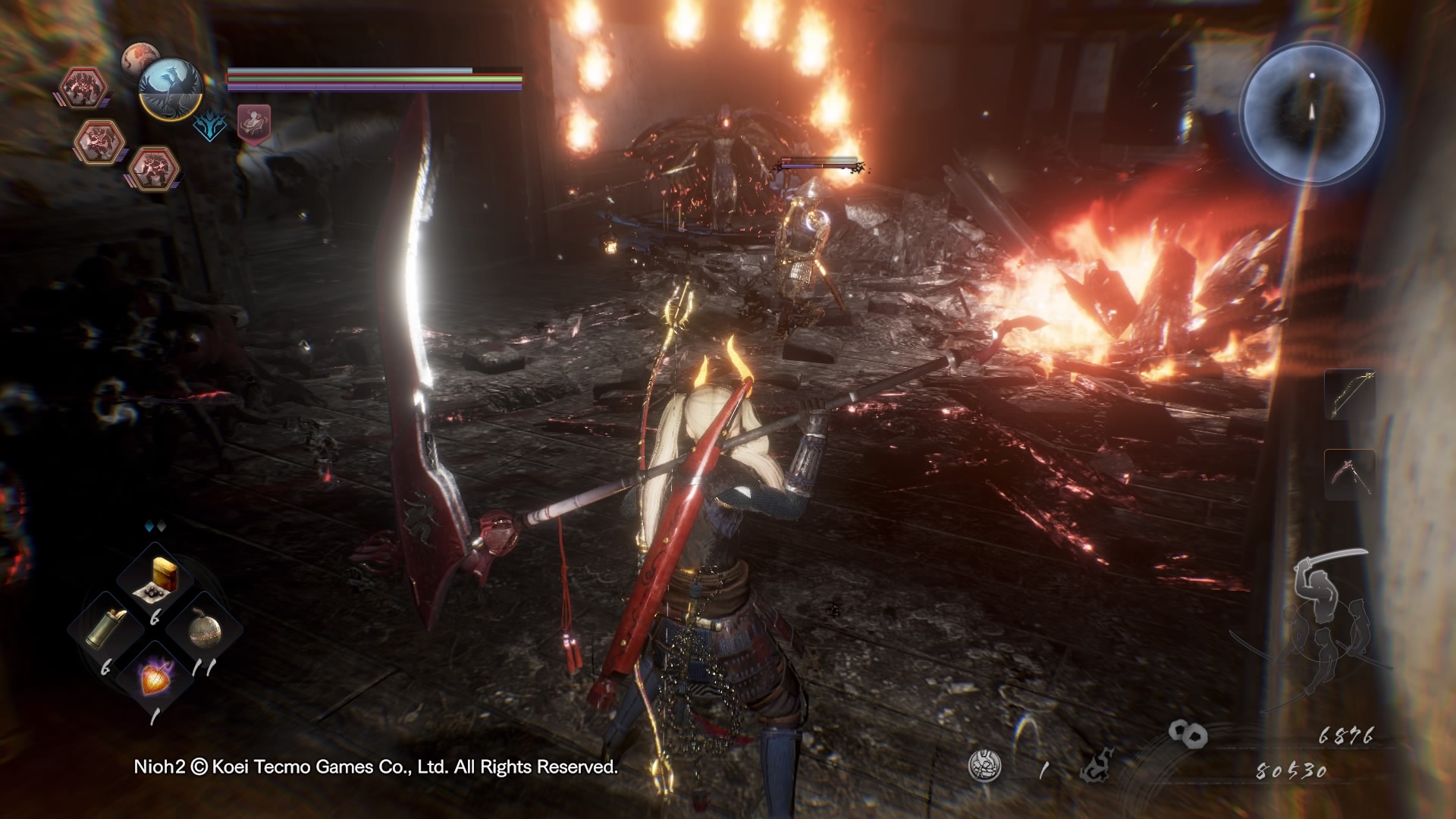The height and width of the screenshot is (819, 1456).
Task: Use the glowing orange lantern plant item
Action: coord(156,677)
